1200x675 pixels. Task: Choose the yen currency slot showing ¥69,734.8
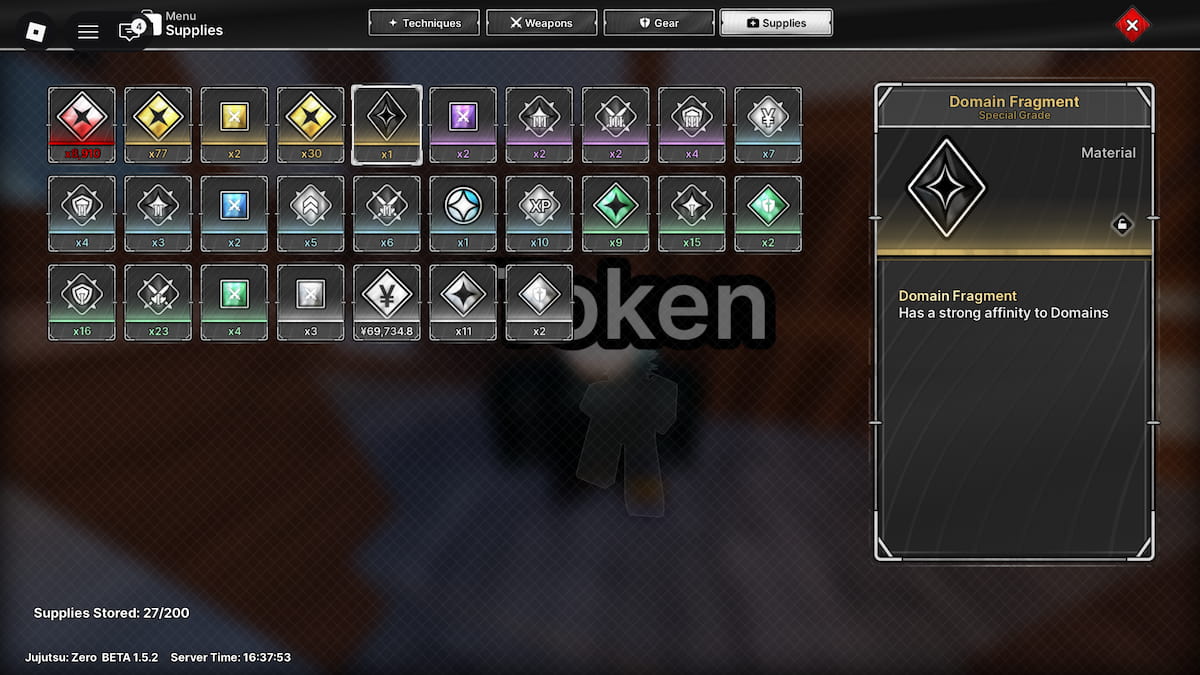click(x=387, y=302)
